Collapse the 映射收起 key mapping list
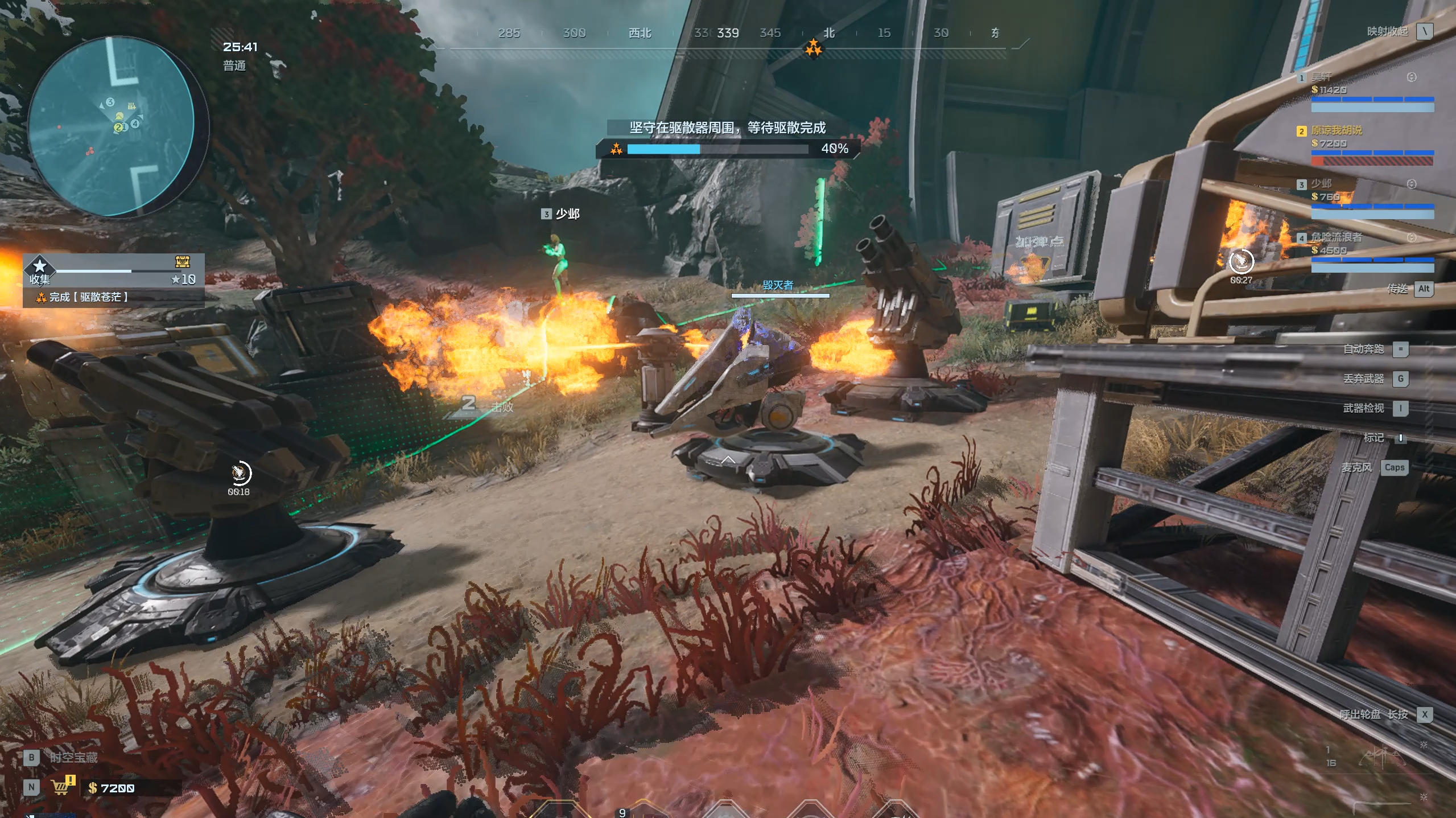 (1424, 31)
